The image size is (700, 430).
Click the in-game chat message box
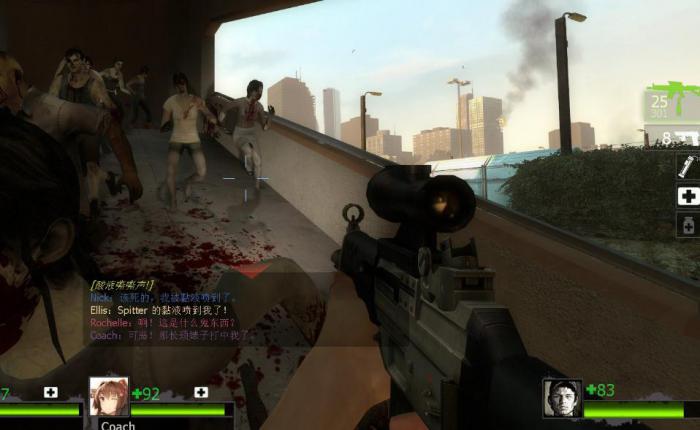click(170, 310)
